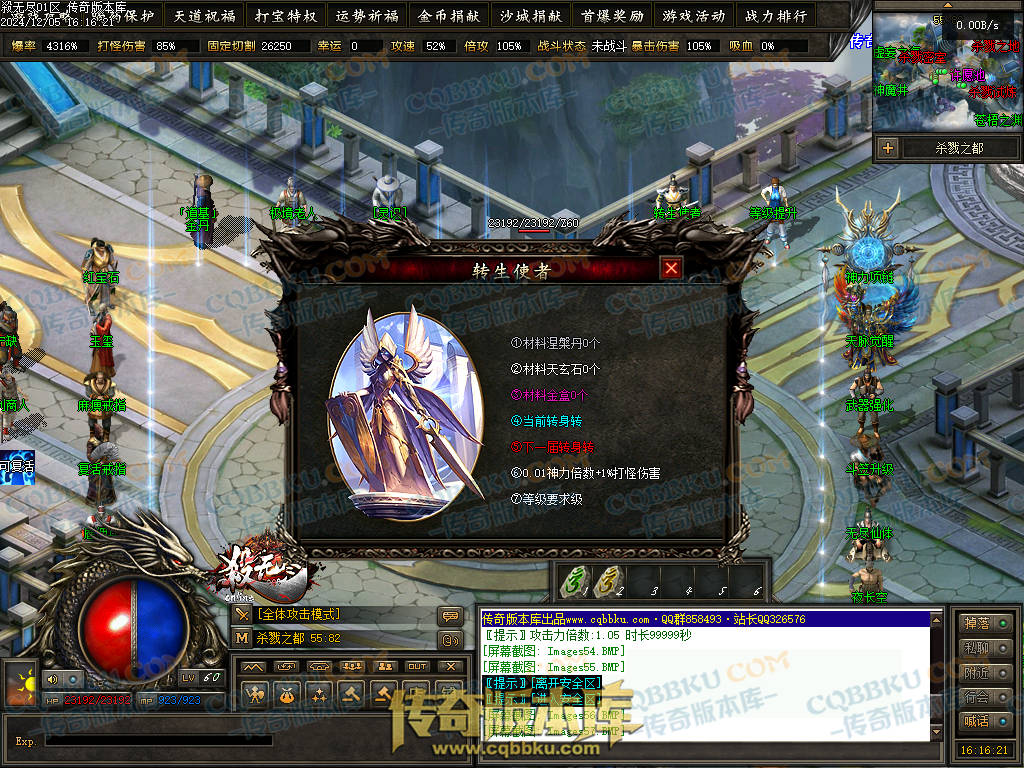
Task: Open the 首爆奖励 rewards menu
Action: point(612,16)
